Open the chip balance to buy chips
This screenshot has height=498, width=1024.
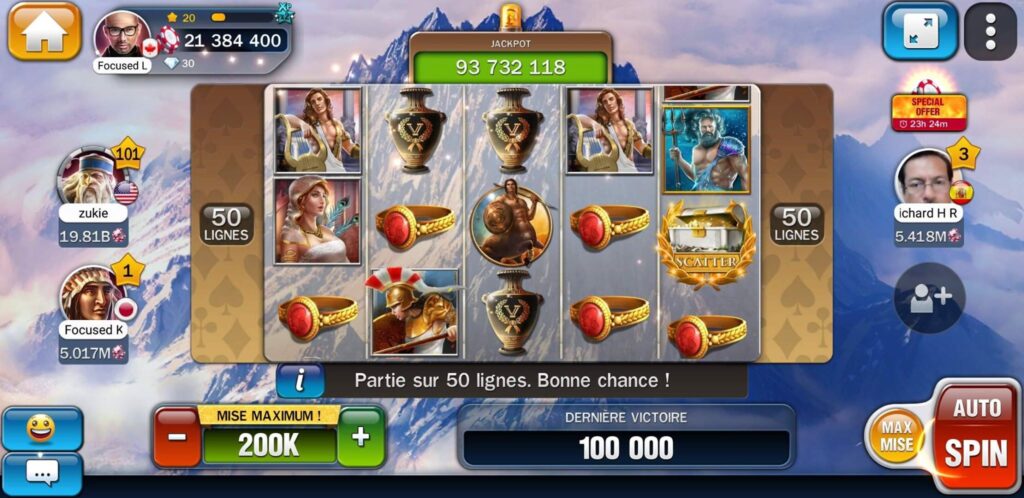tap(232, 41)
